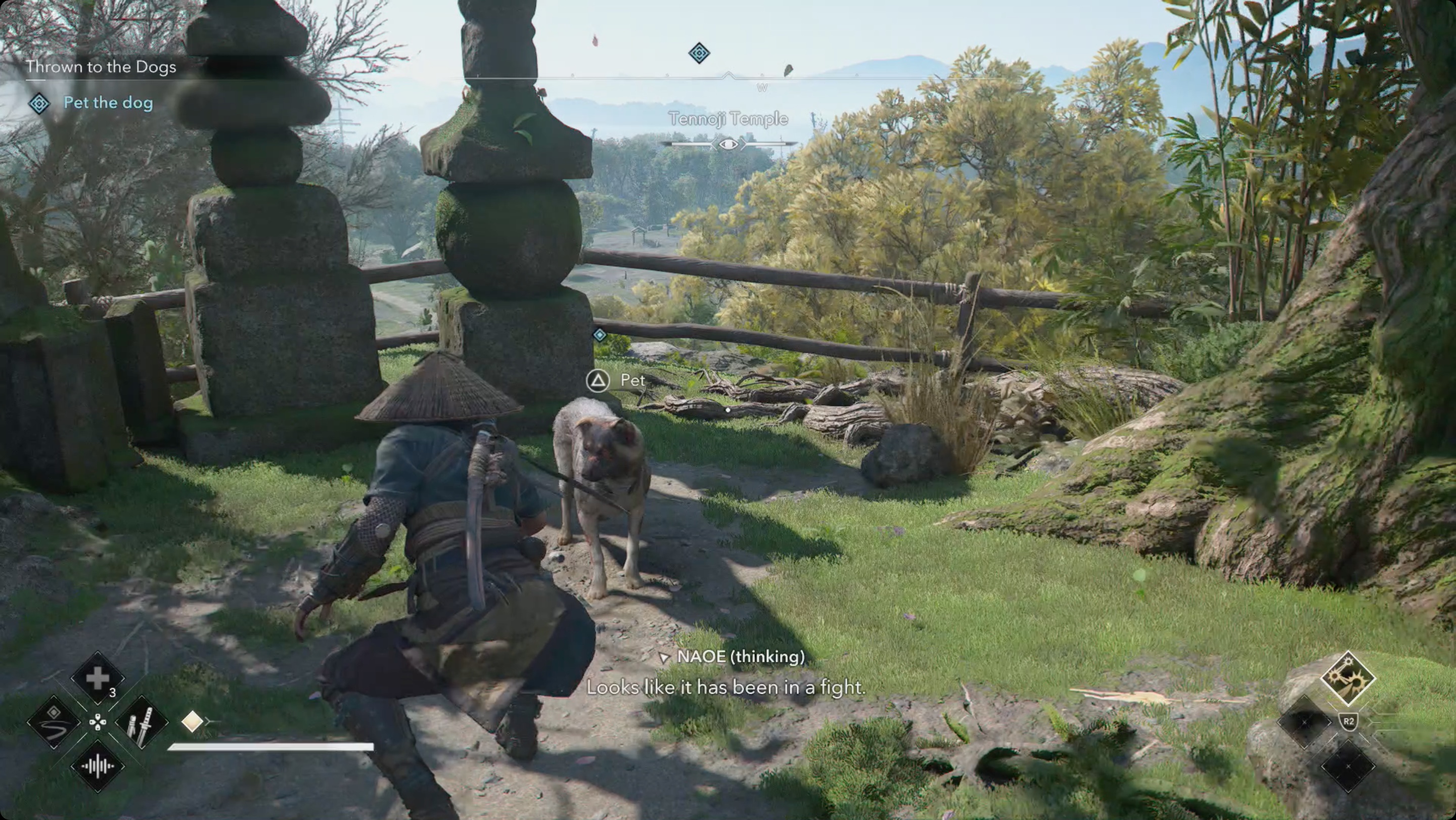Activate the whistle soundwave icon
The image size is (1456, 820).
coord(97,766)
